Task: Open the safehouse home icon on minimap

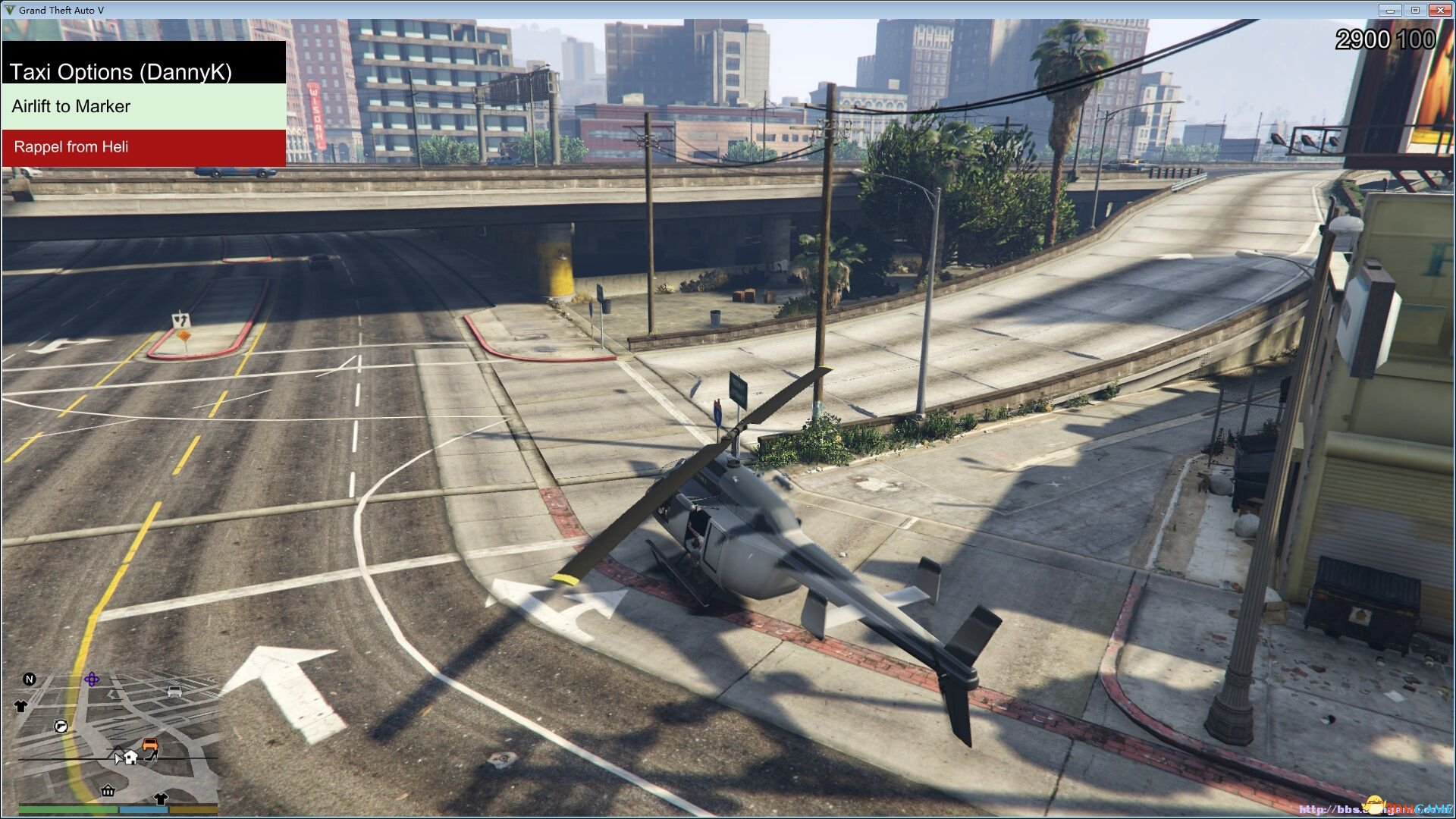Action: (x=130, y=758)
